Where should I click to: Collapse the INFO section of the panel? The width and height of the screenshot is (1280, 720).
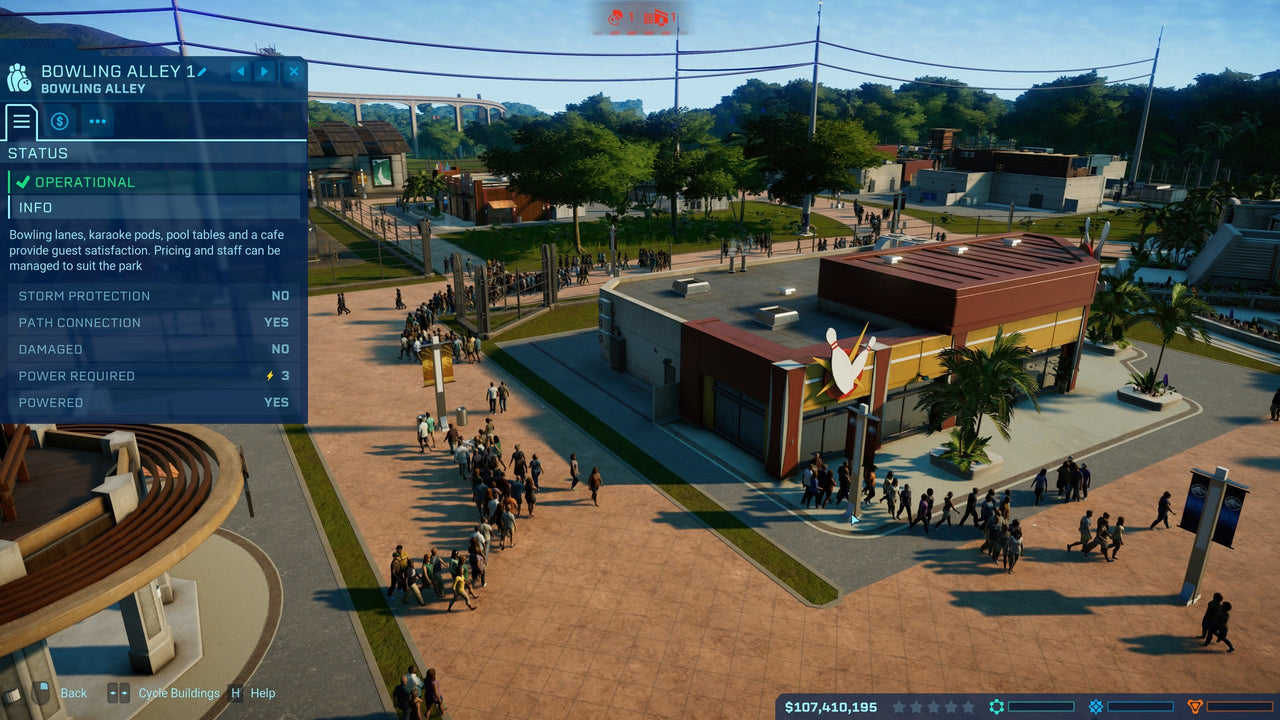tap(152, 207)
